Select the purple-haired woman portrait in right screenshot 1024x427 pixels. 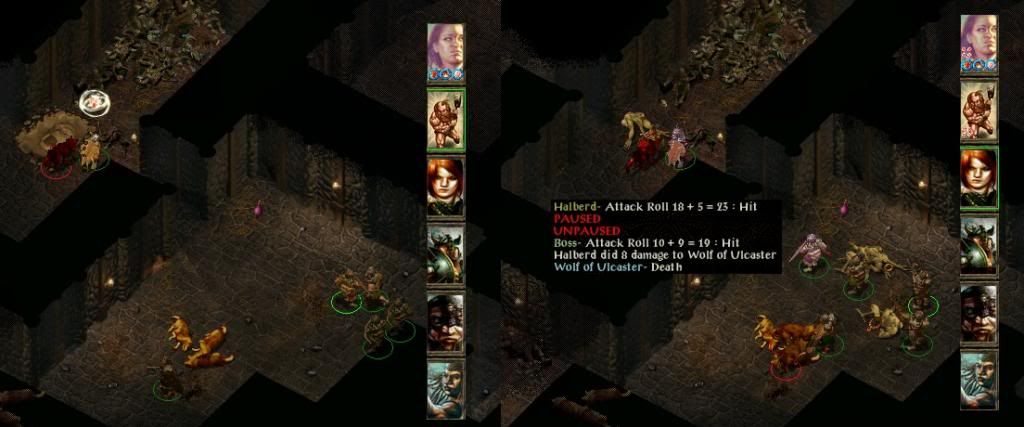click(x=979, y=43)
